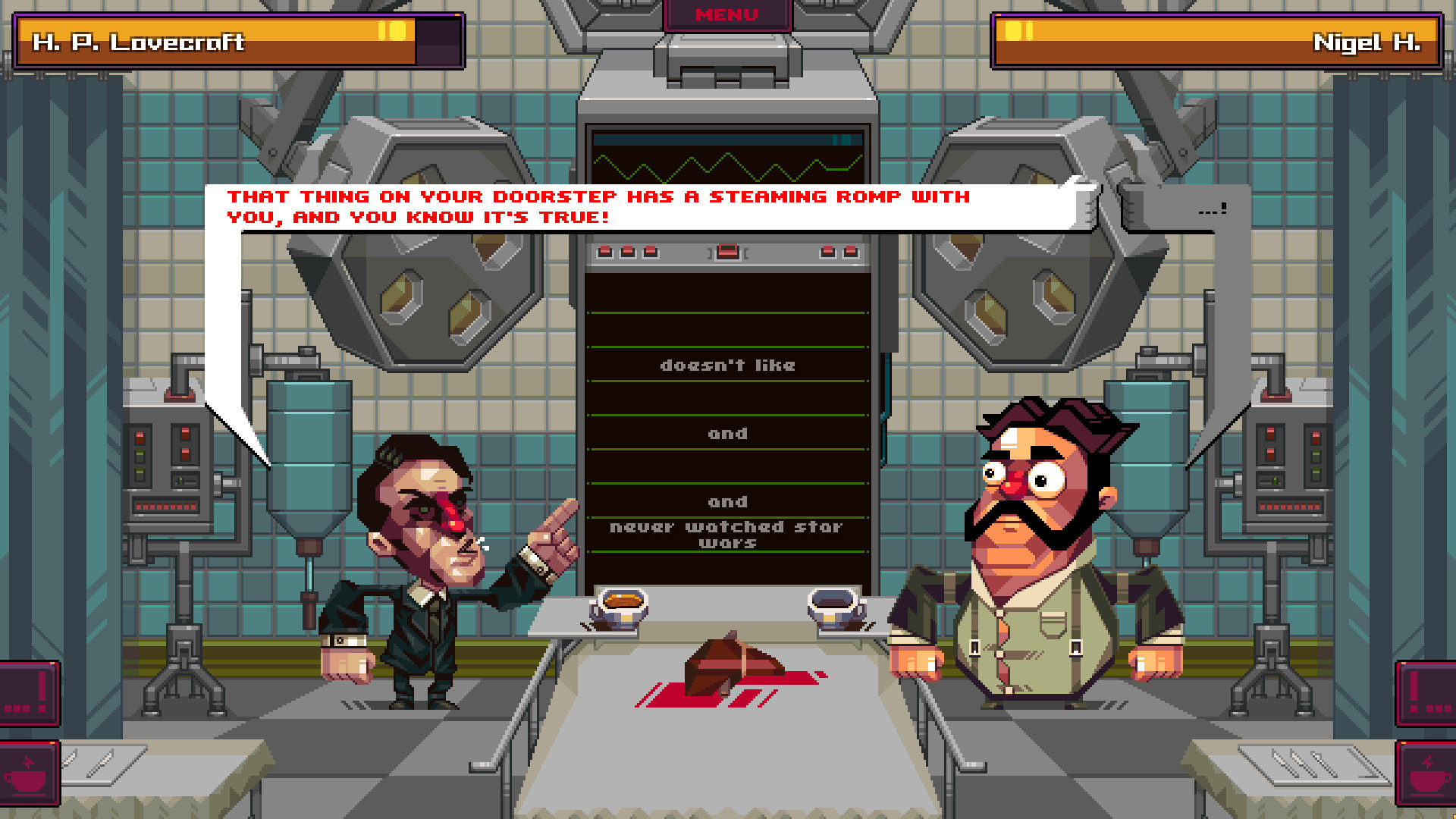Click the yellow charge pips on Lovecraft's health bar

(x=391, y=30)
